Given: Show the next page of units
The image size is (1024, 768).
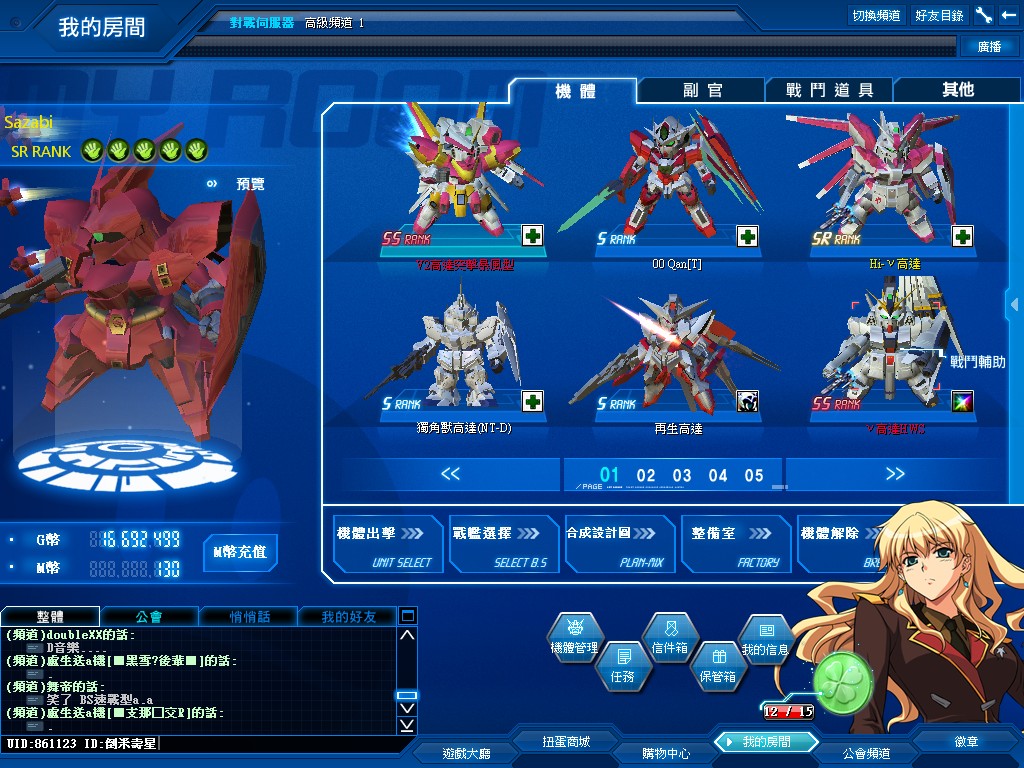Looking at the screenshot, I should click(894, 474).
